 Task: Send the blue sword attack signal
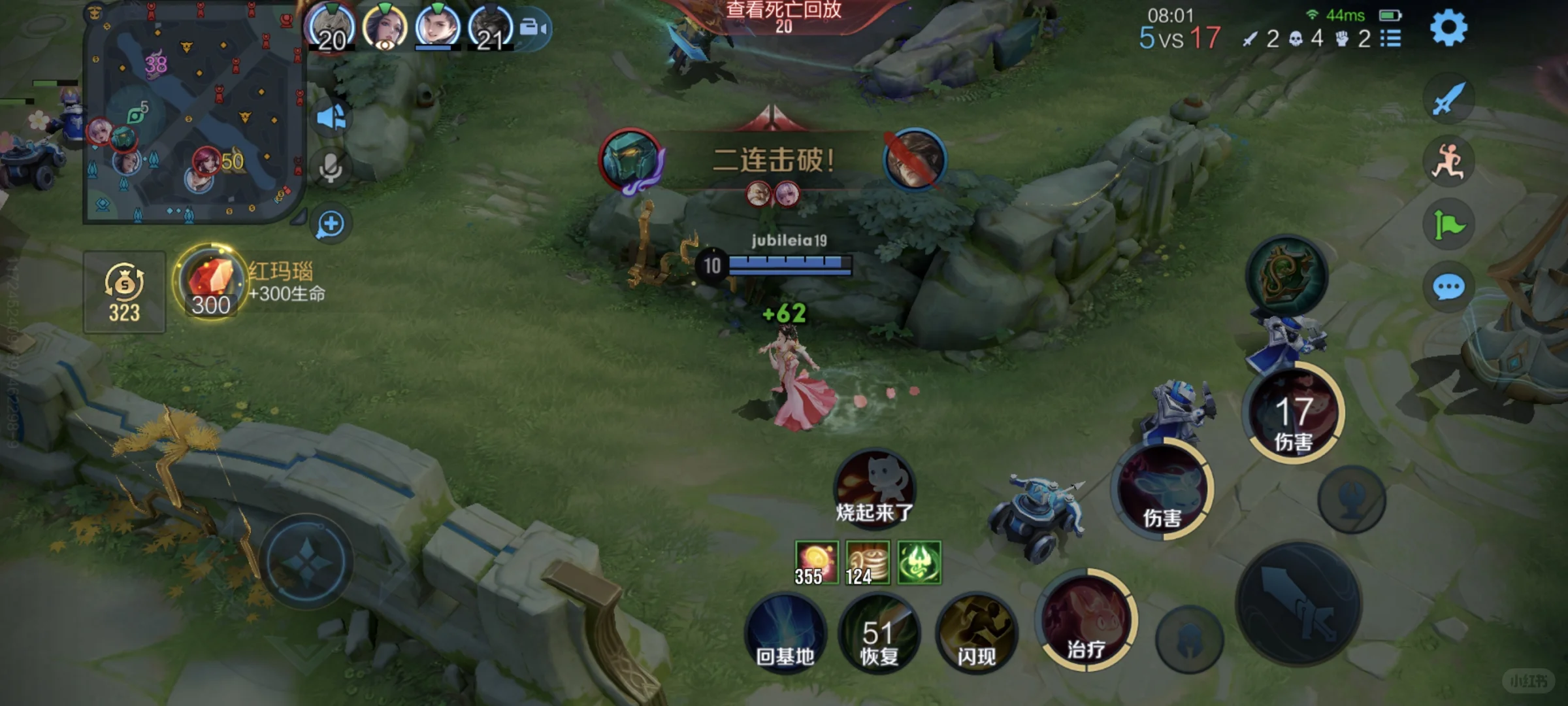pos(1448,99)
